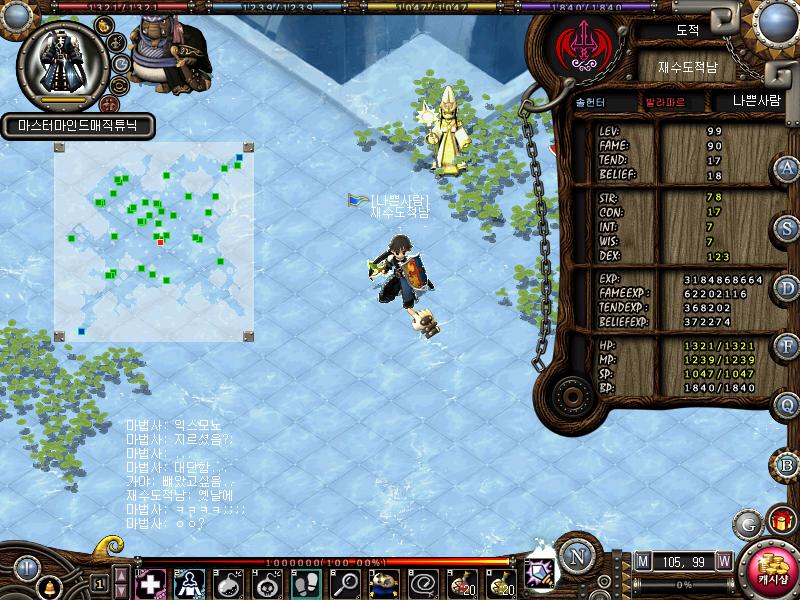This screenshot has height=600, width=800.
Task: Open the round B side button
Action: point(787,465)
